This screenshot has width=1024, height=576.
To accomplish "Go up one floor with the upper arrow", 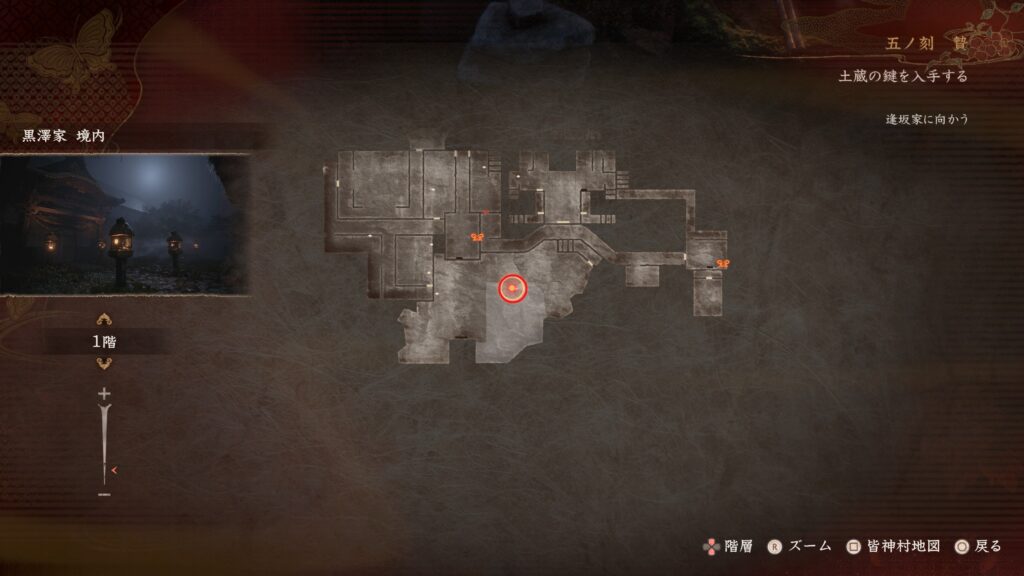I will 103,320.
